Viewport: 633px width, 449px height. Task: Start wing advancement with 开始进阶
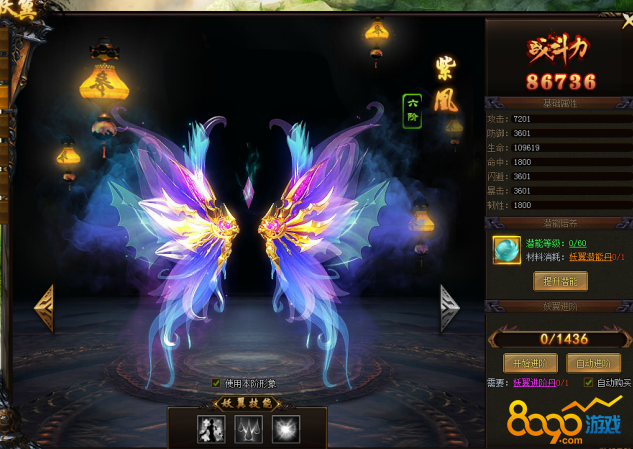(x=528, y=362)
